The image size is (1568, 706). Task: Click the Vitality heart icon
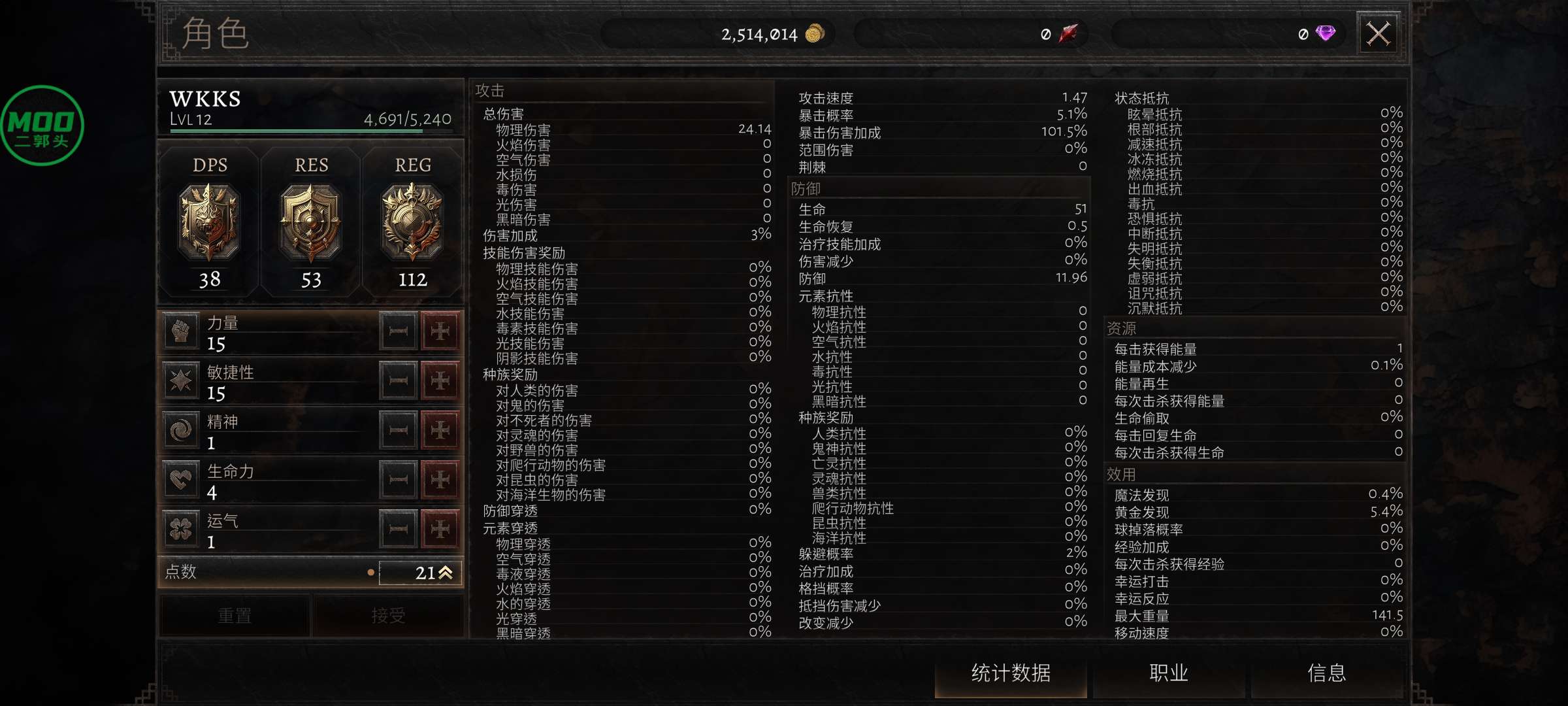(x=181, y=479)
